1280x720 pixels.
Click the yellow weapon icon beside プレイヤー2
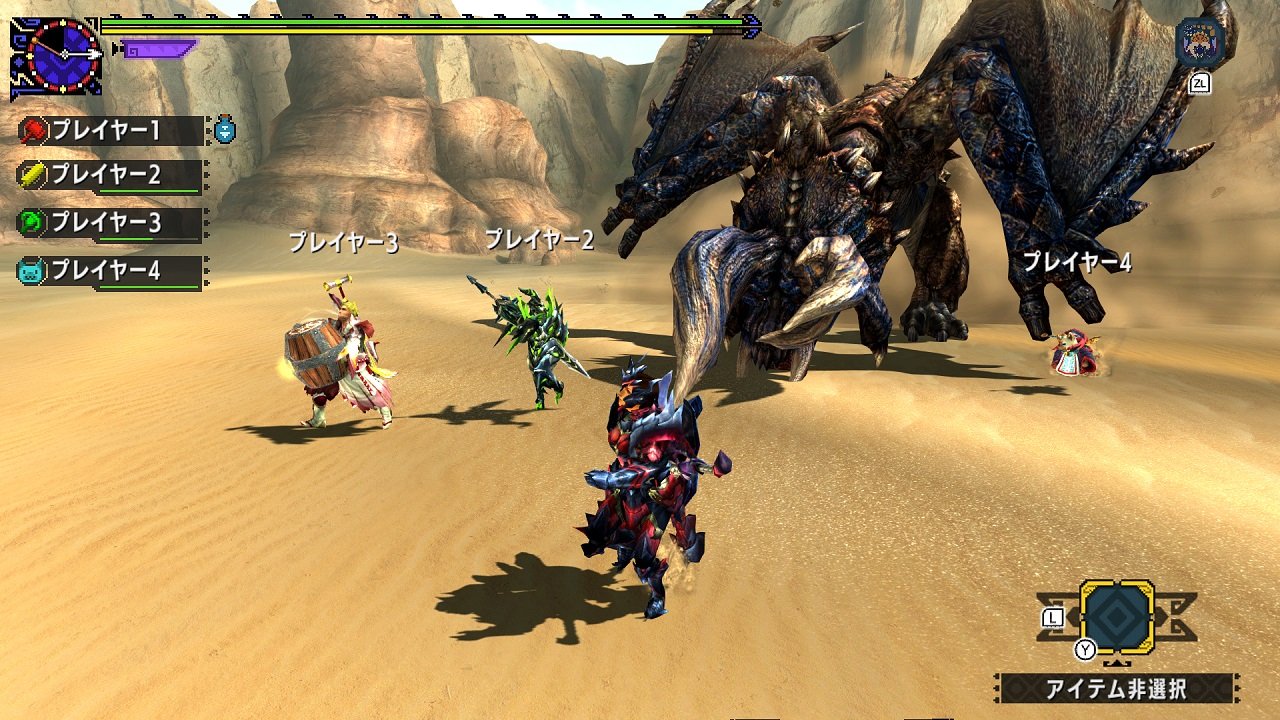[30, 175]
